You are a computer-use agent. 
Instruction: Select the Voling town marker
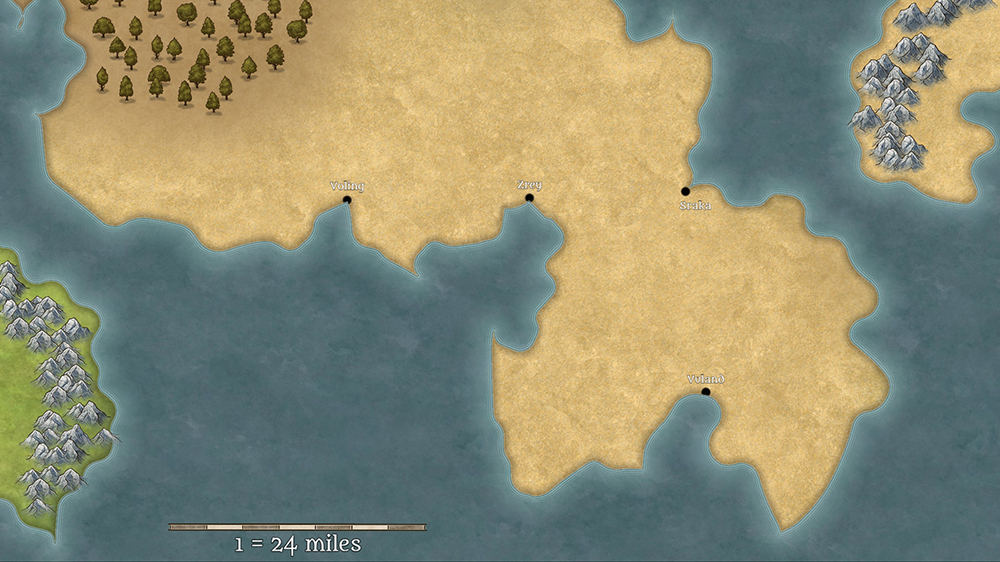tap(347, 200)
